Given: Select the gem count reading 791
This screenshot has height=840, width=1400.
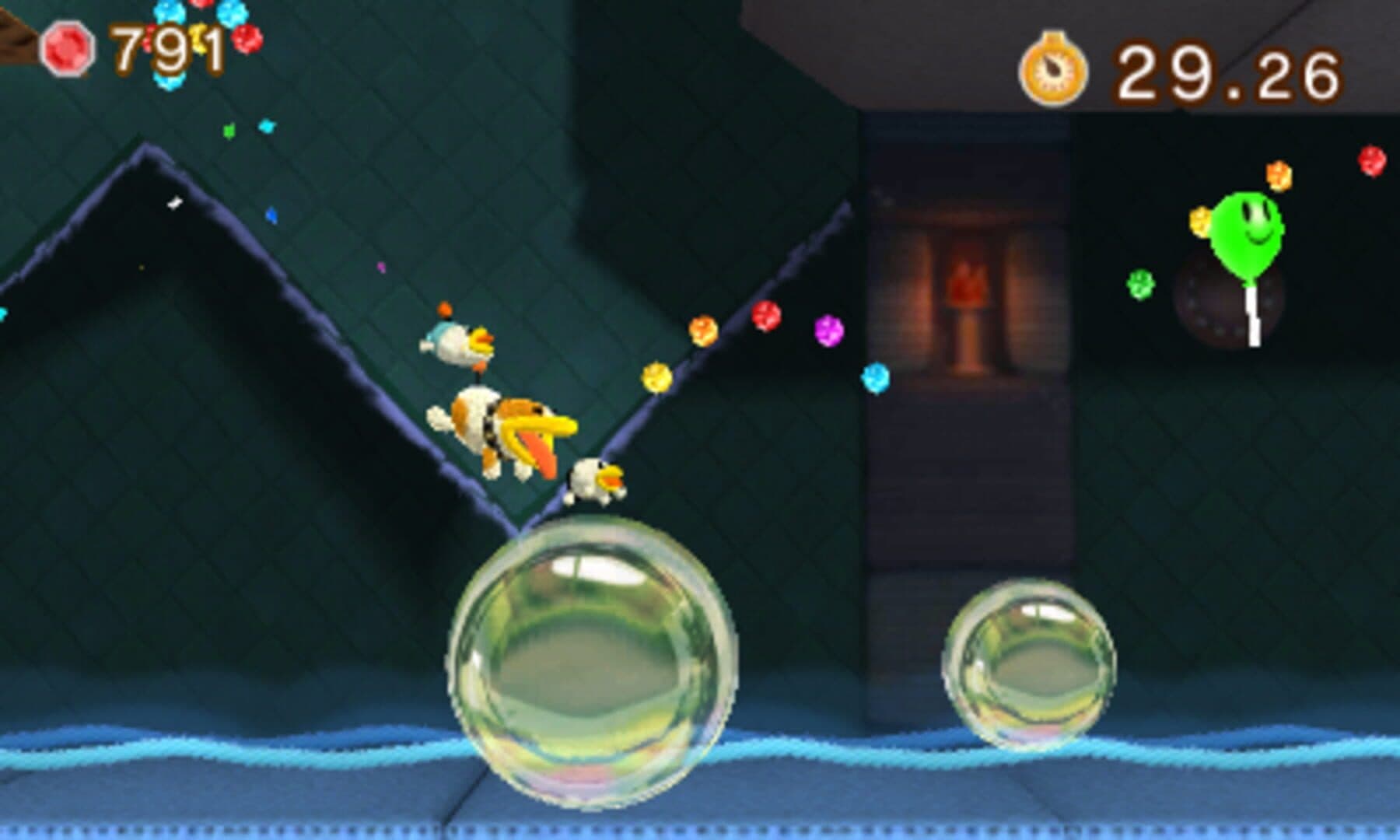Looking at the screenshot, I should (163, 48).
